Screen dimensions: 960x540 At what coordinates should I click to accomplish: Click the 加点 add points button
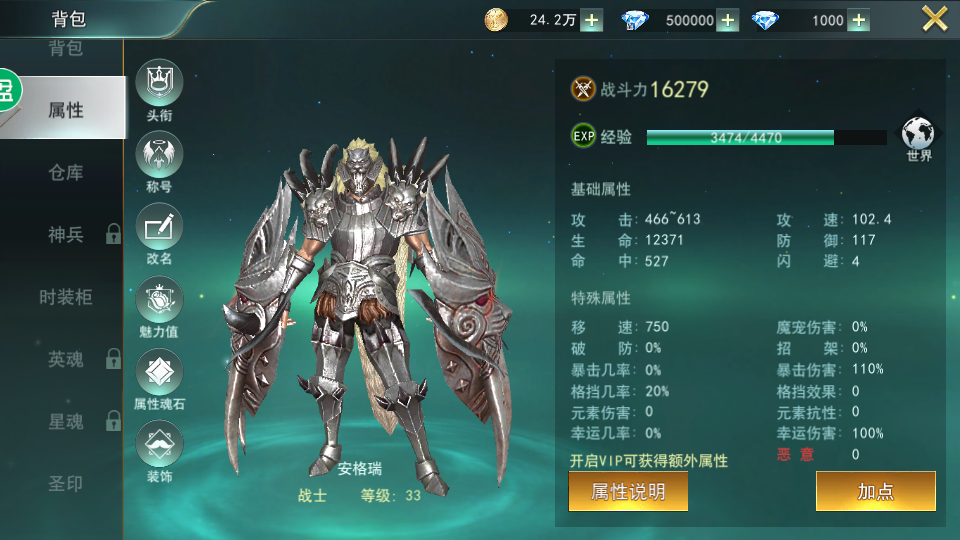tap(875, 491)
